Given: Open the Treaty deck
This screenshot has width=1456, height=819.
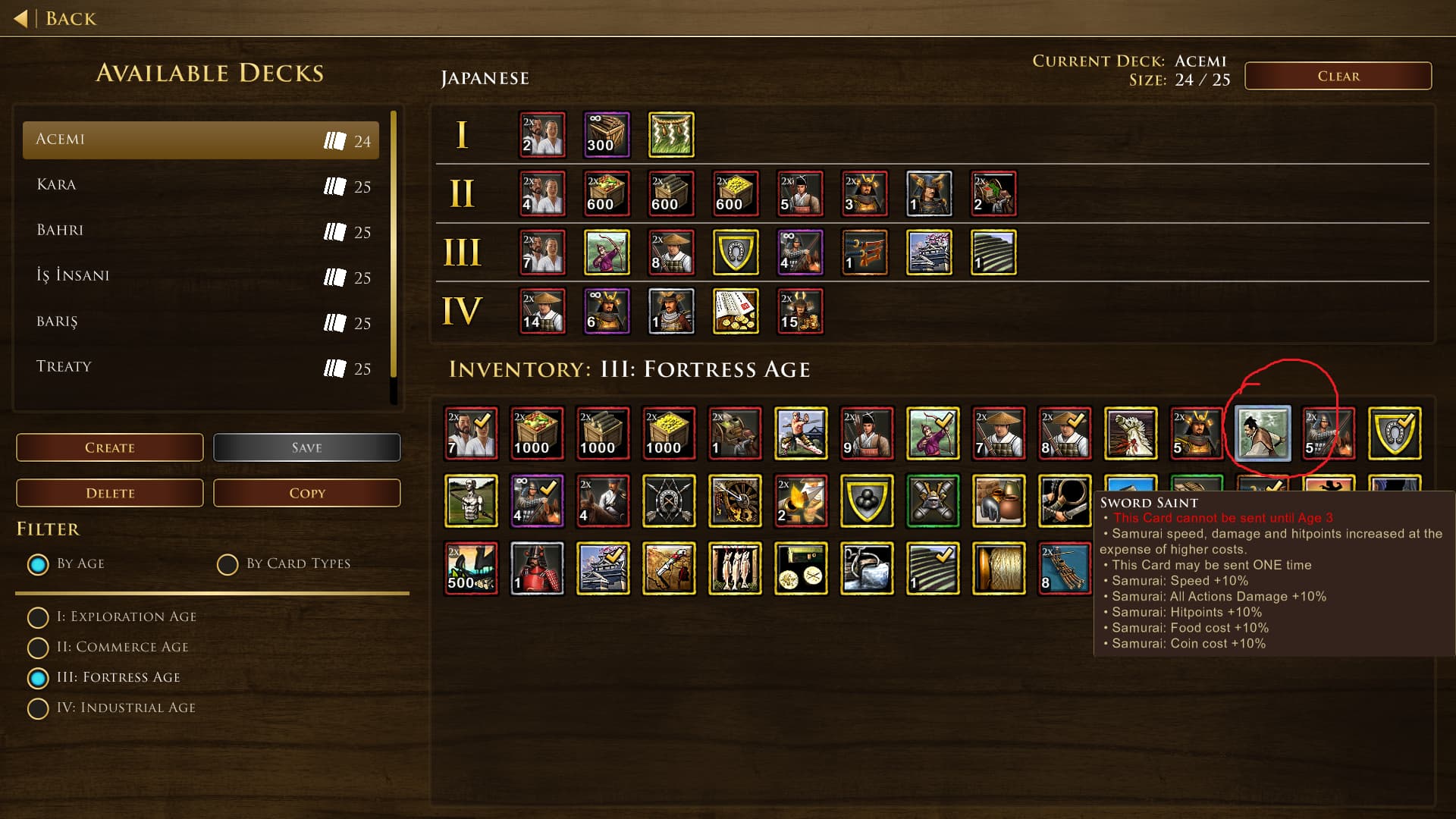Looking at the screenshot, I should (201, 367).
